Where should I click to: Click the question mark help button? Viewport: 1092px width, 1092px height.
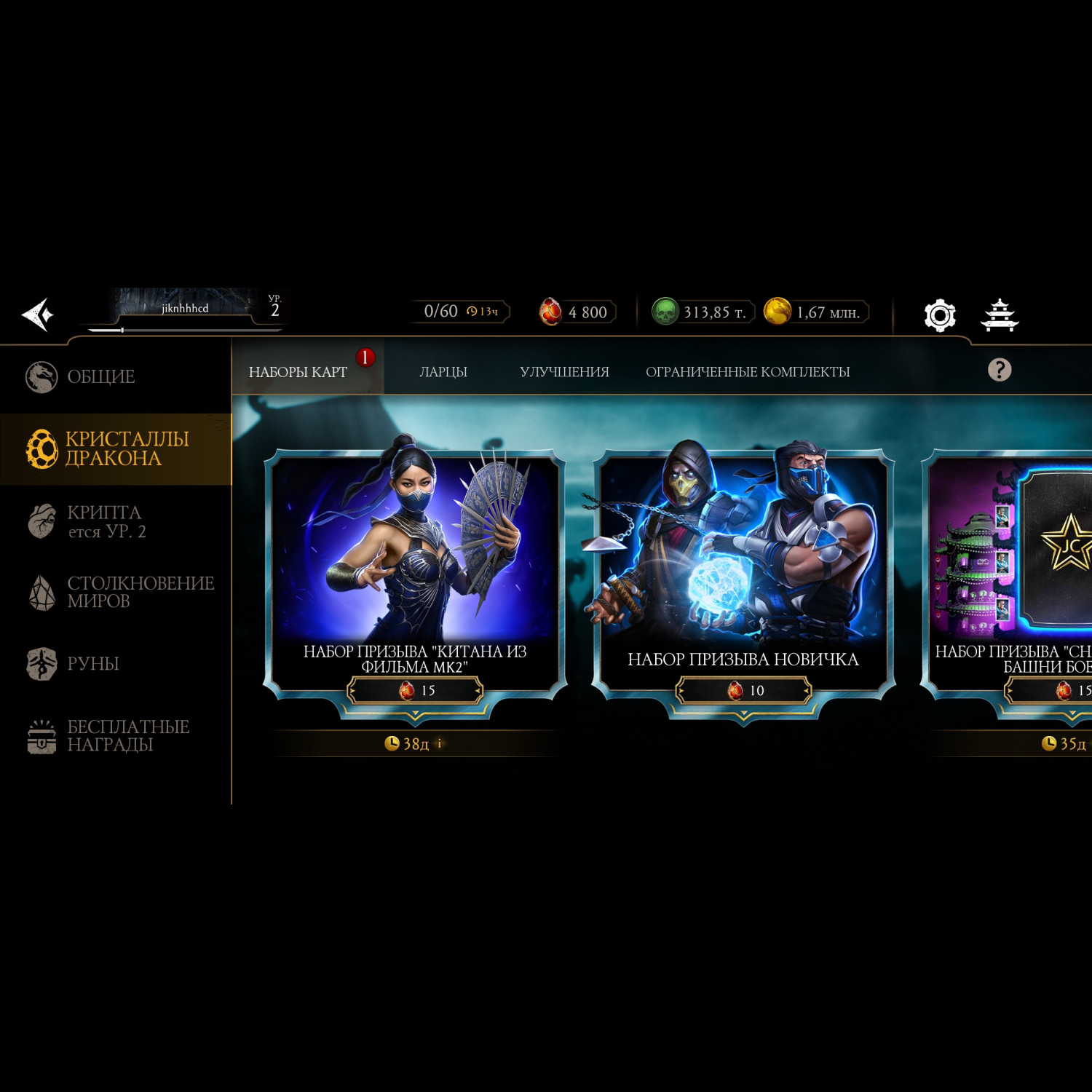point(999,370)
